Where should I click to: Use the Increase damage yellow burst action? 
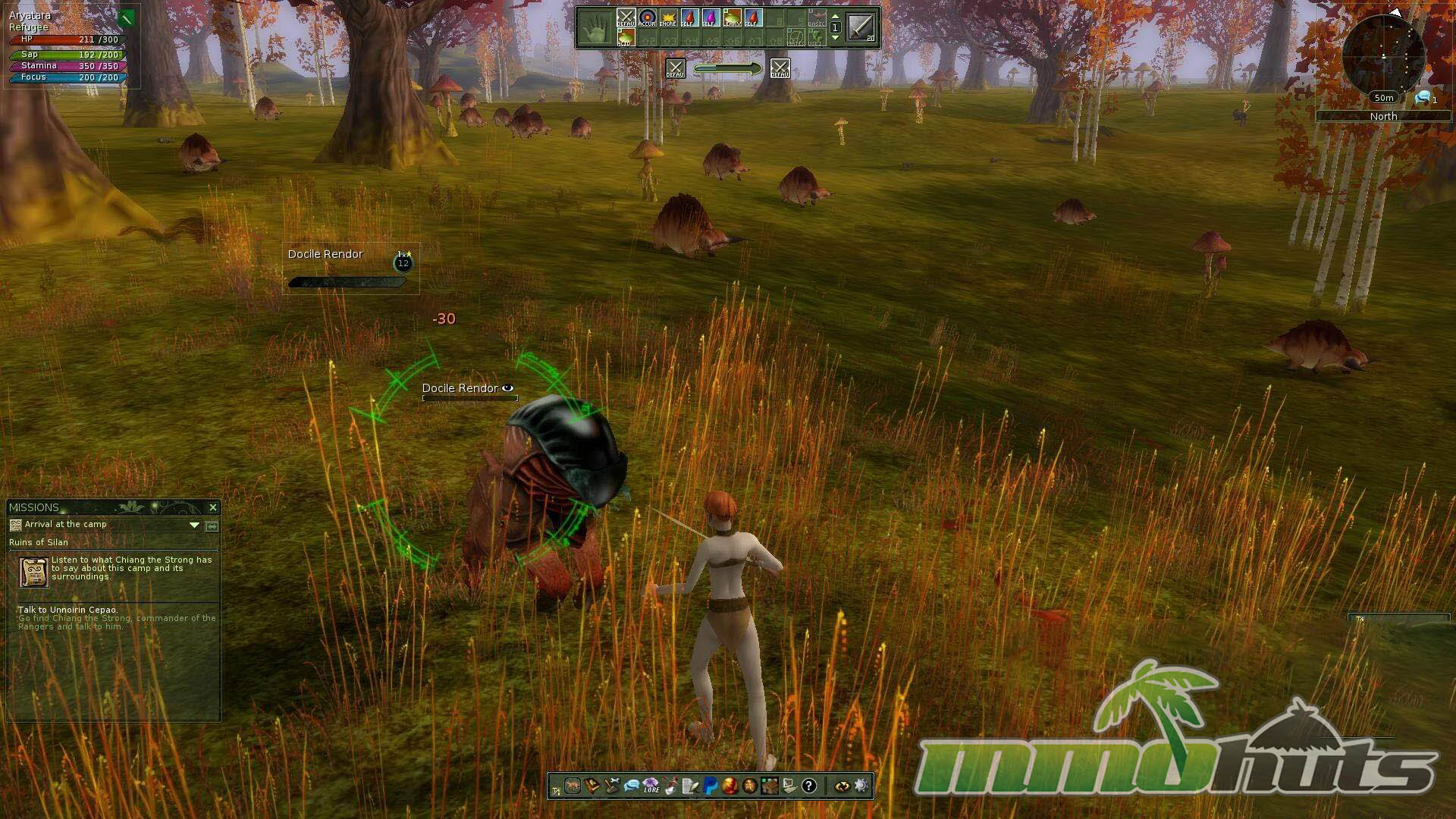(x=668, y=18)
